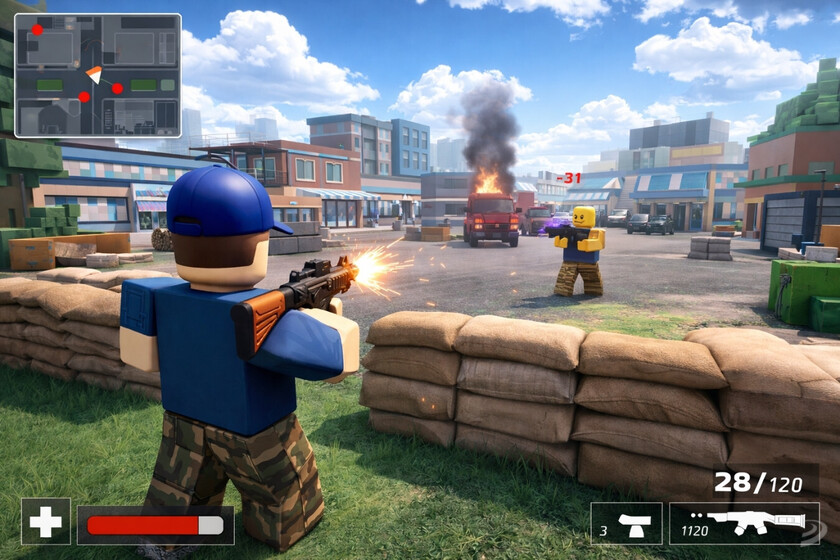Image resolution: width=840 pixels, height=560 pixels.
Task: Select the turret gadget slot
Action: 626,523
